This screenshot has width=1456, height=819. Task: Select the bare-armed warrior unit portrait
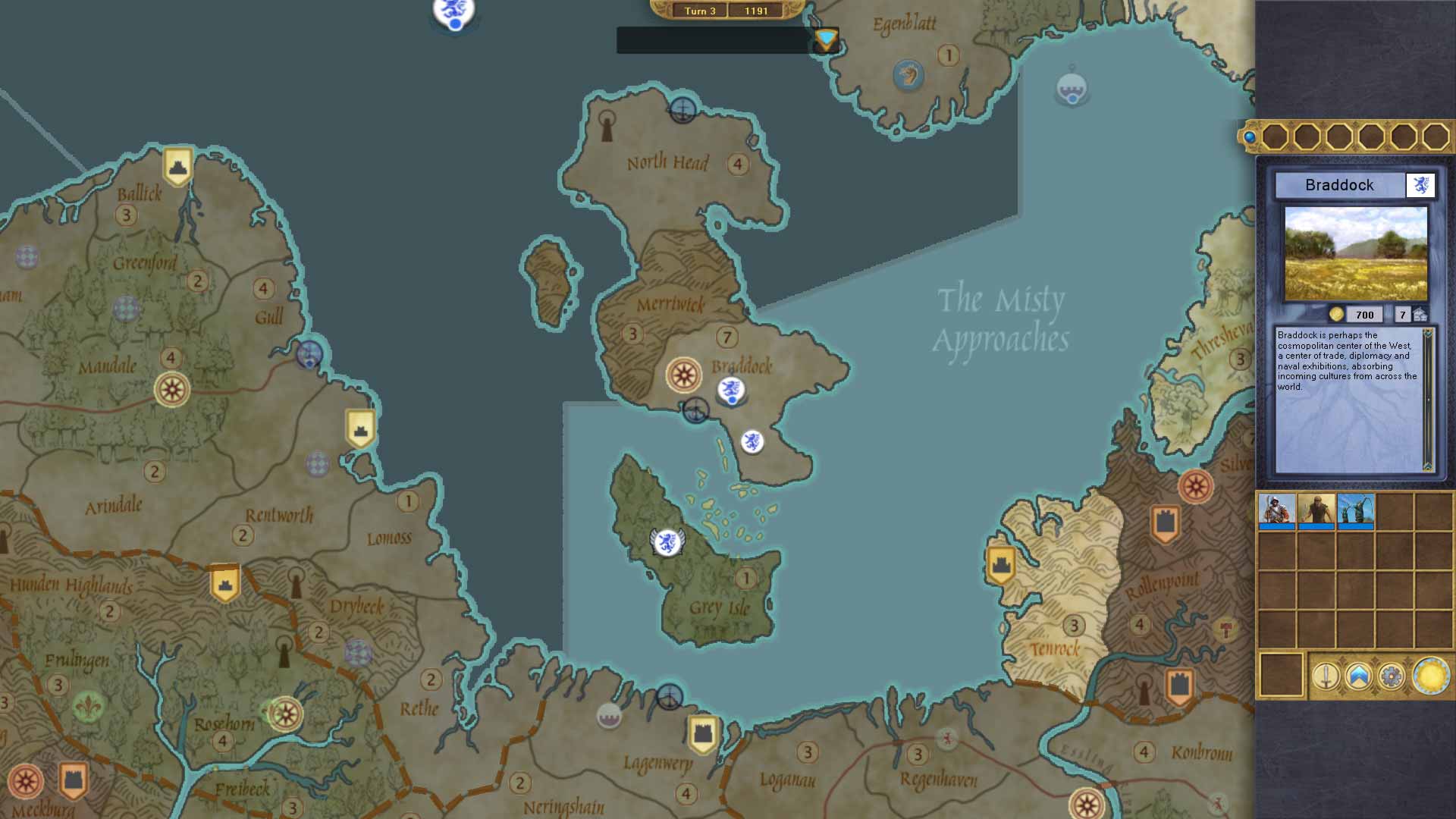coord(1316,510)
